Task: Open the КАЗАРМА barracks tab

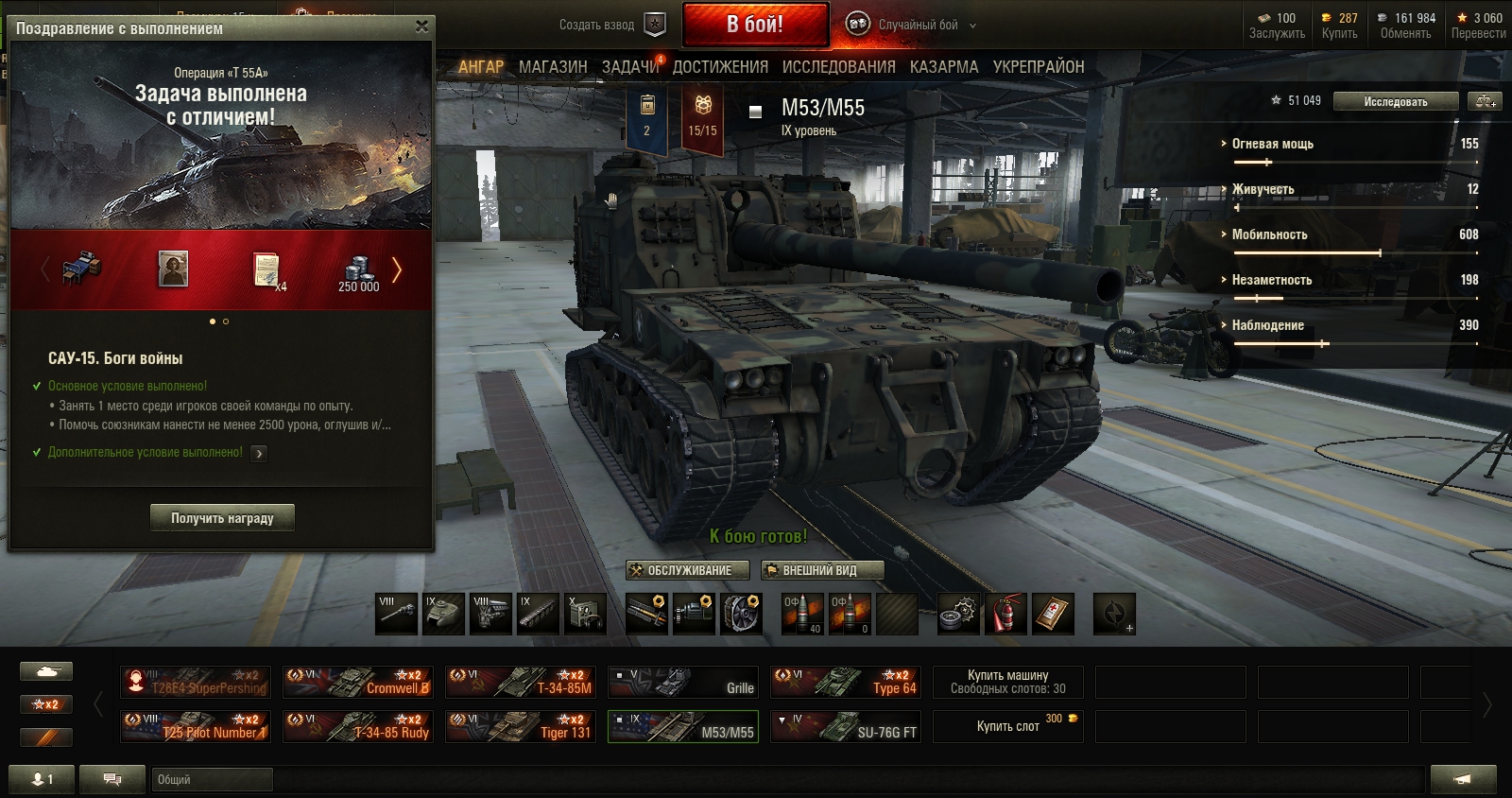Action: (x=944, y=67)
